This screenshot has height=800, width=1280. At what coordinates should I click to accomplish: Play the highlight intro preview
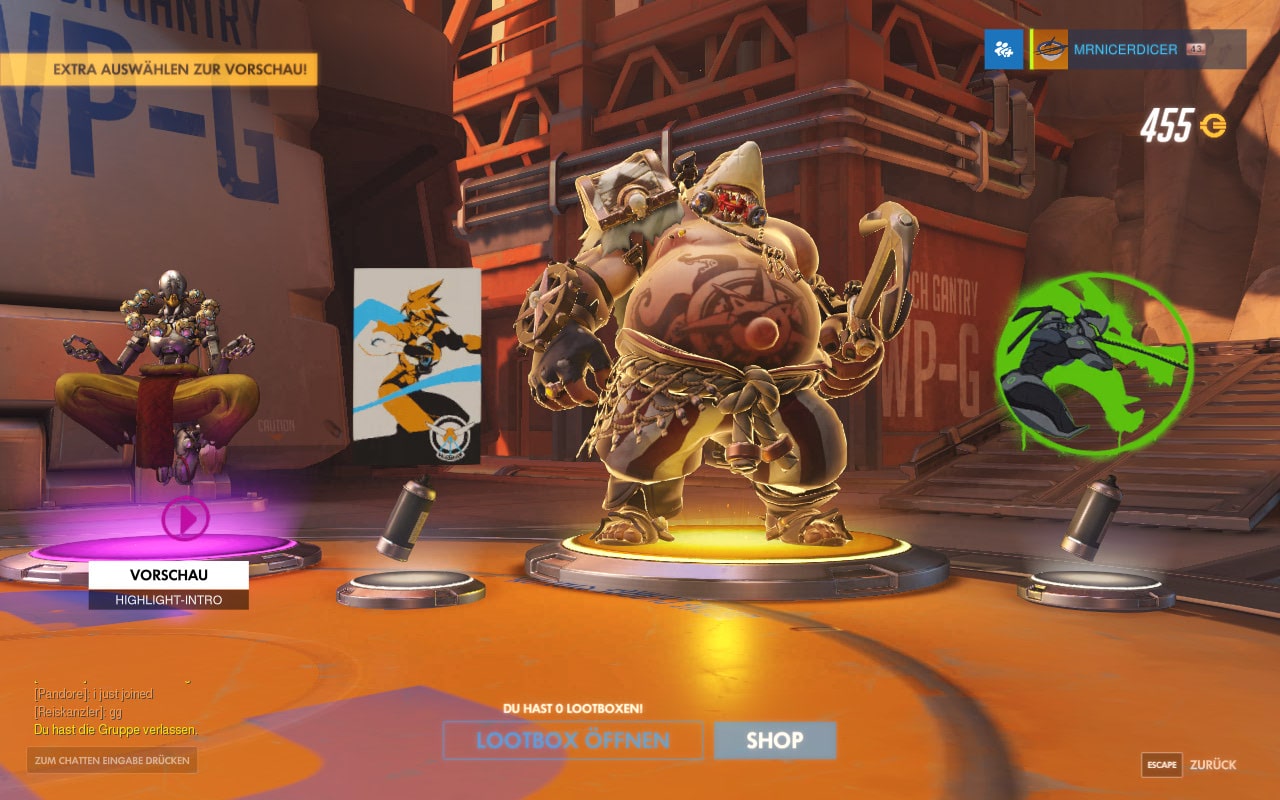186,518
